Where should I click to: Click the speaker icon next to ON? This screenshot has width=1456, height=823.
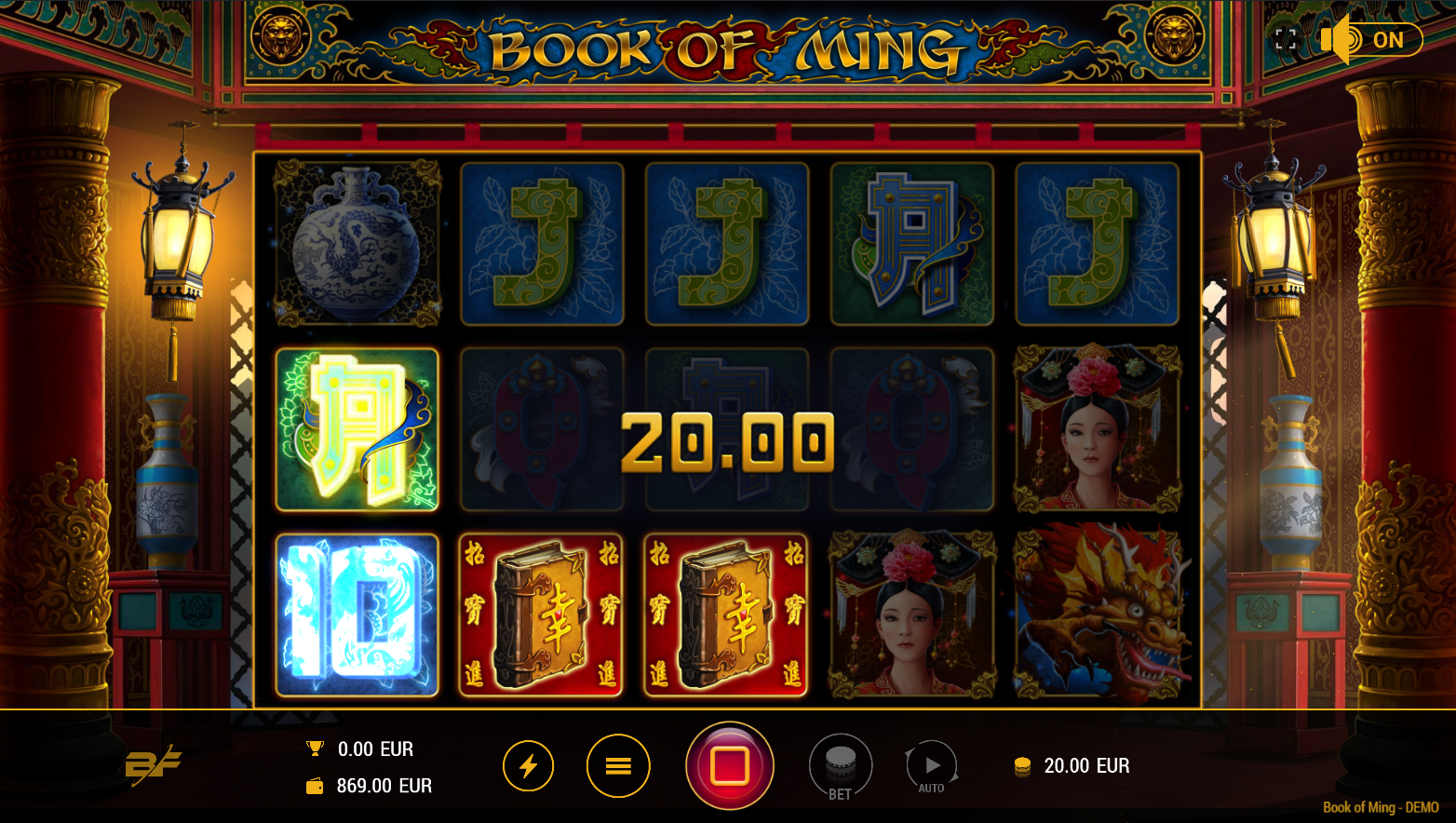pos(1336,39)
